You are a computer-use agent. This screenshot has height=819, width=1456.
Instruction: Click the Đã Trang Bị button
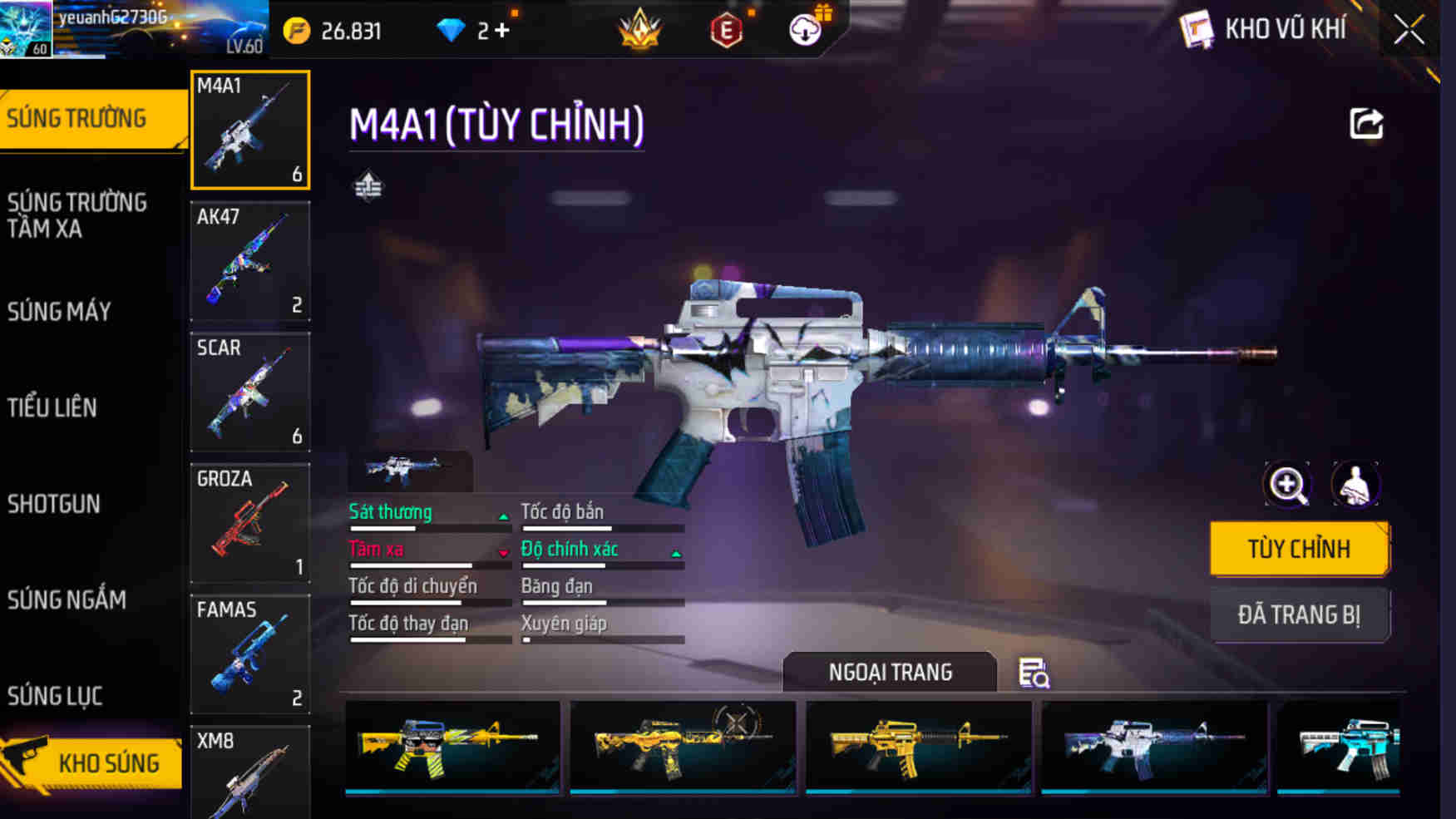point(1299,614)
